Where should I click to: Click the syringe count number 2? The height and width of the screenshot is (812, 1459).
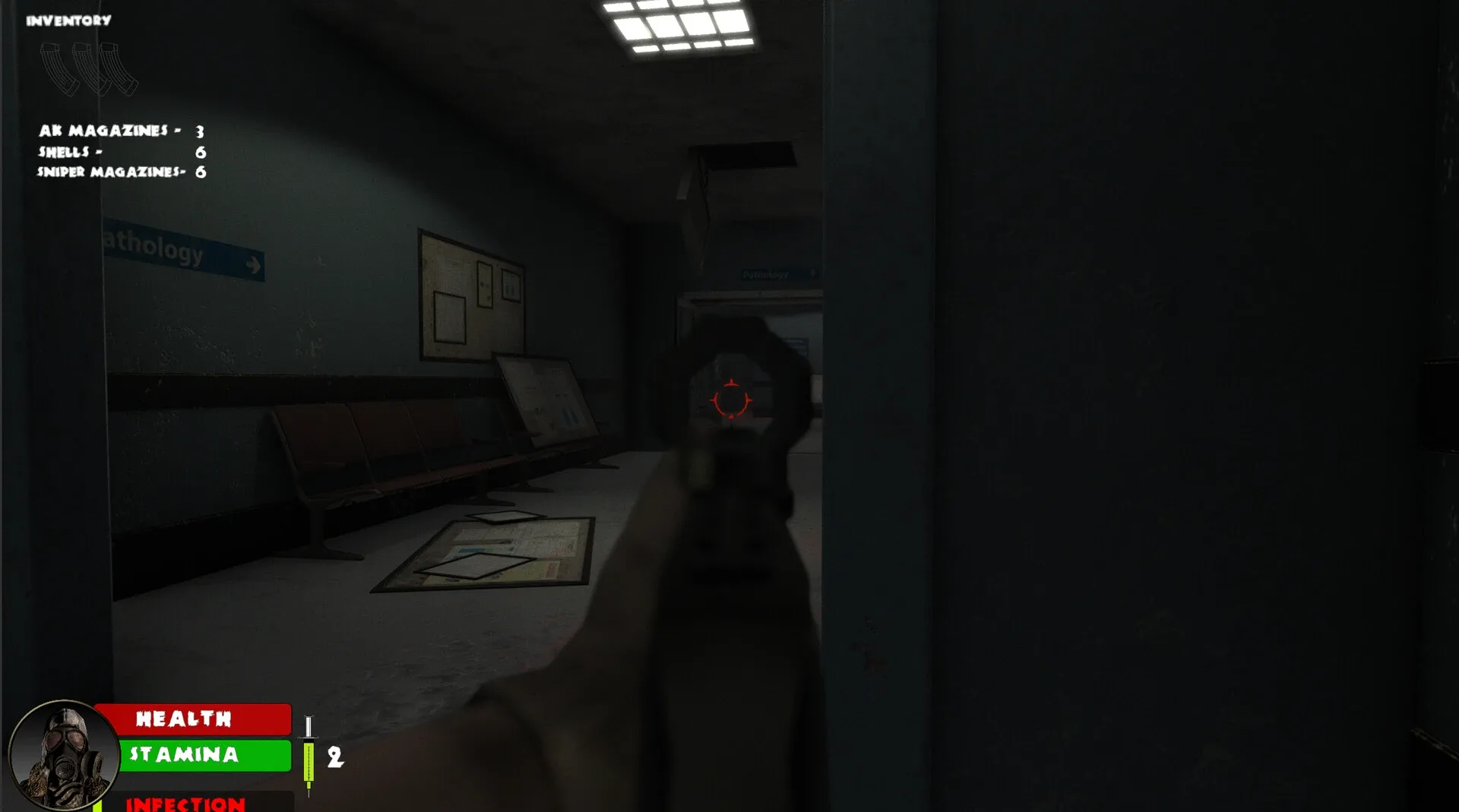pyautogui.click(x=334, y=756)
